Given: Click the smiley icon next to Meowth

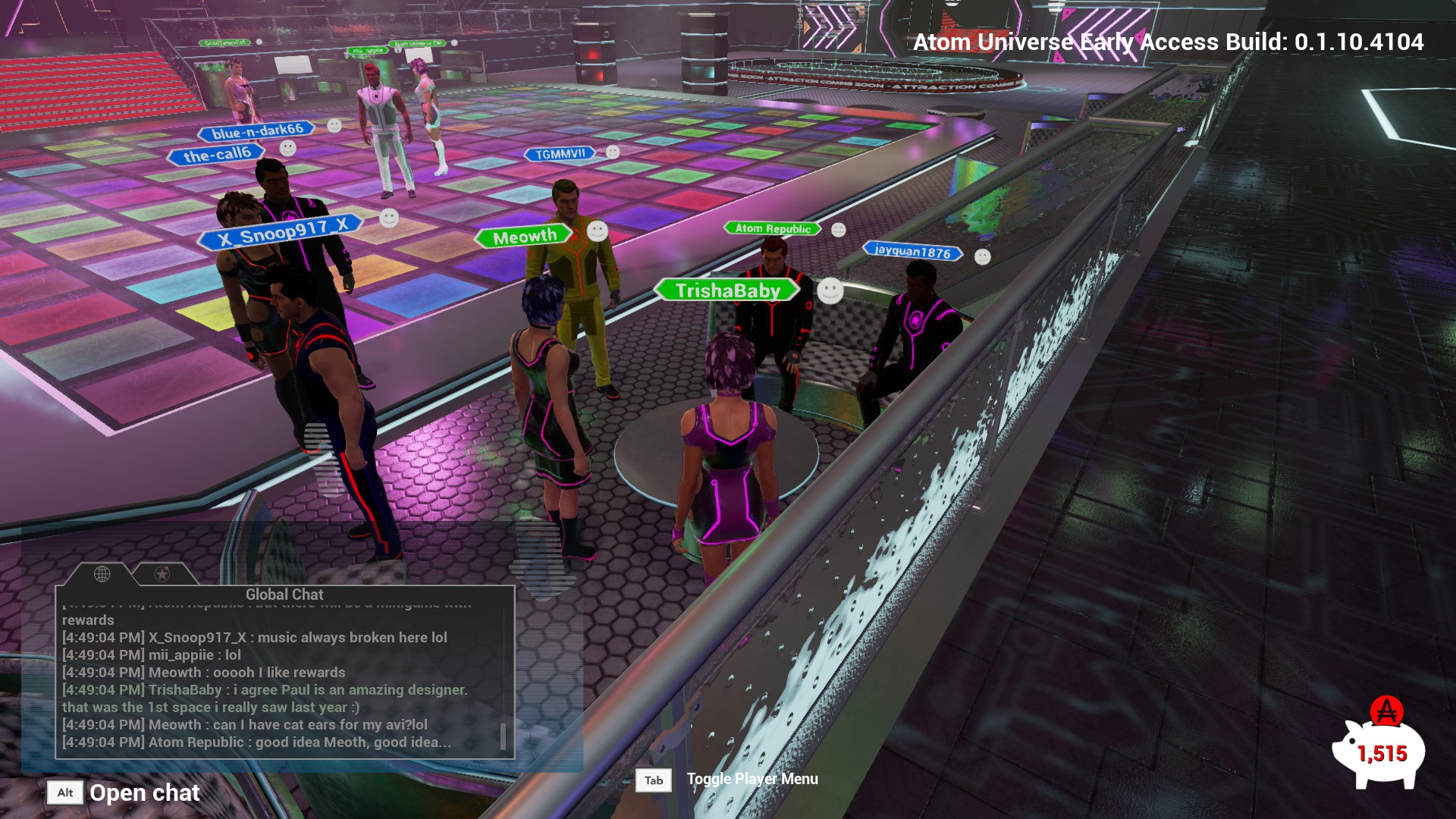Looking at the screenshot, I should tap(598, 231).
